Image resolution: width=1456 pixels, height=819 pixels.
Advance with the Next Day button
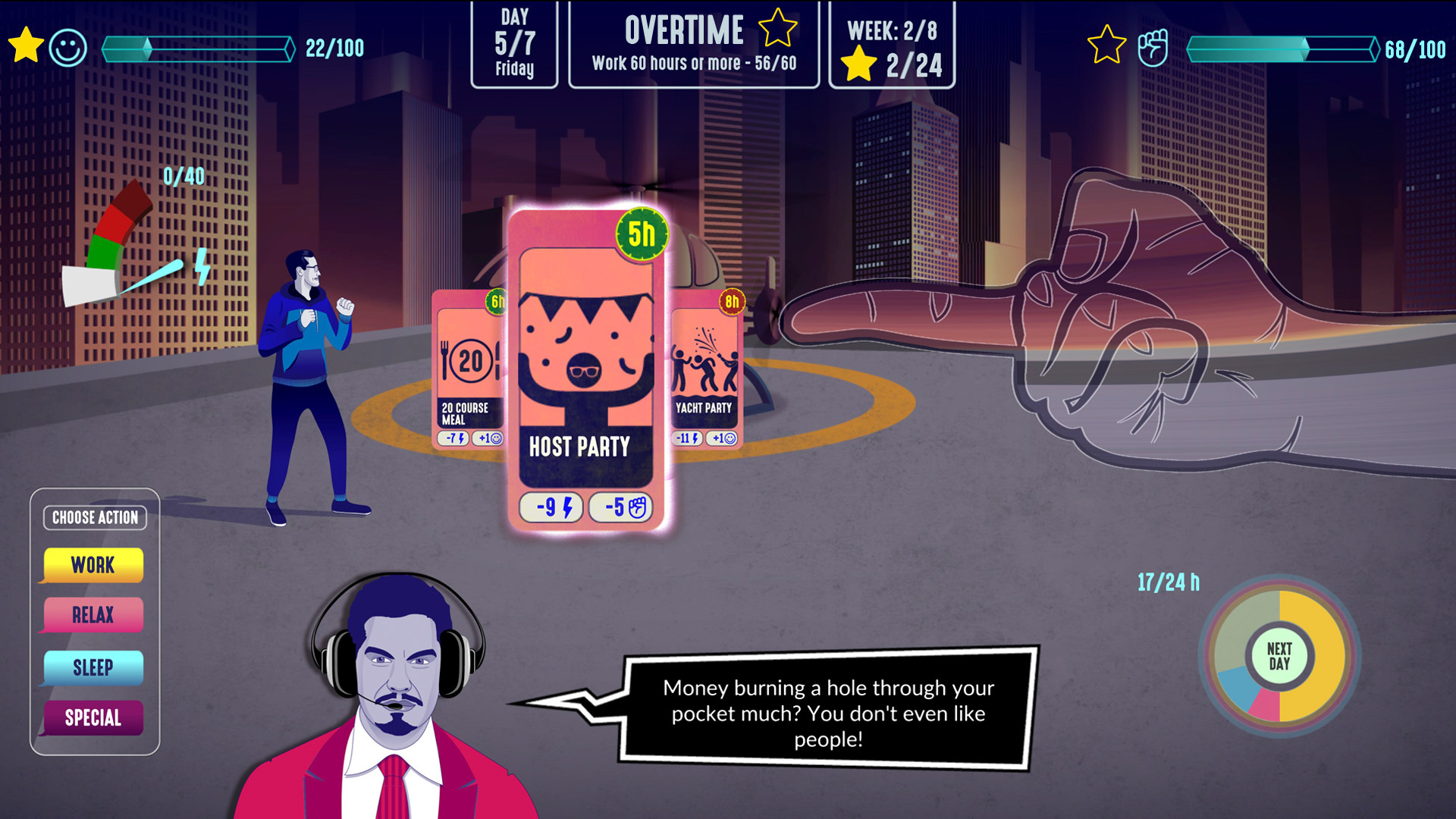1279,657
